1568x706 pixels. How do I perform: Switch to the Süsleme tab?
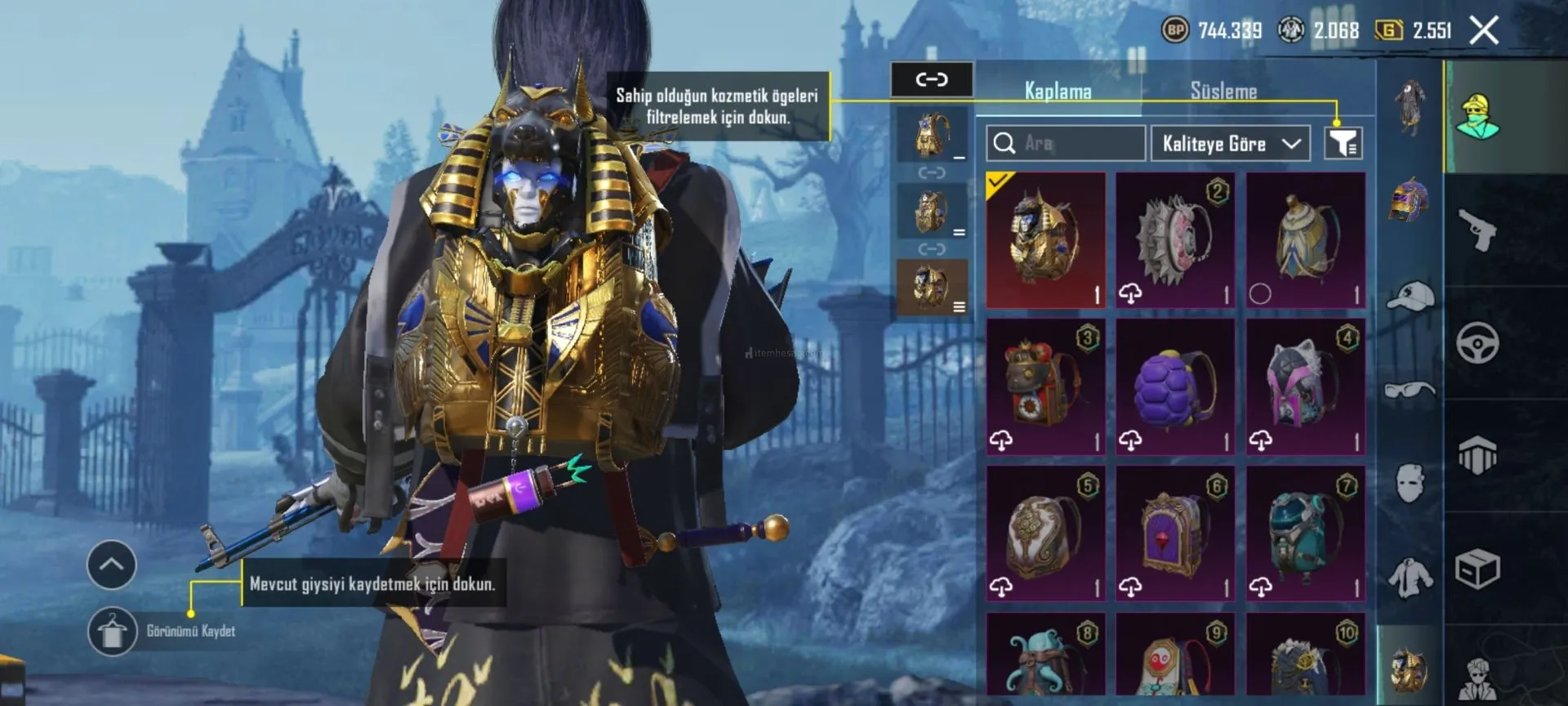click(1223, 91)
